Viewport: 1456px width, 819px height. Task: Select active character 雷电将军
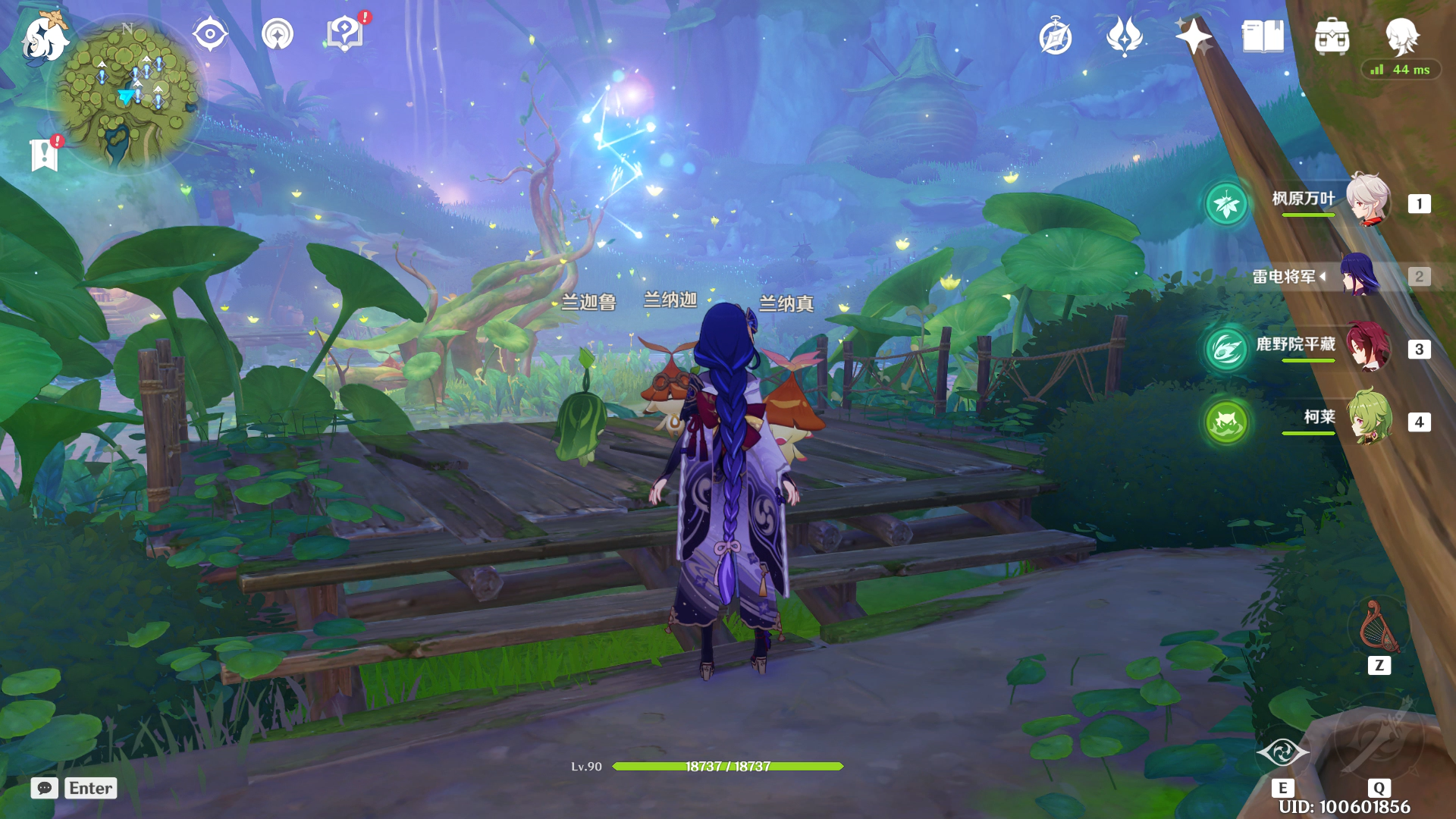[x=1360, y=276]
